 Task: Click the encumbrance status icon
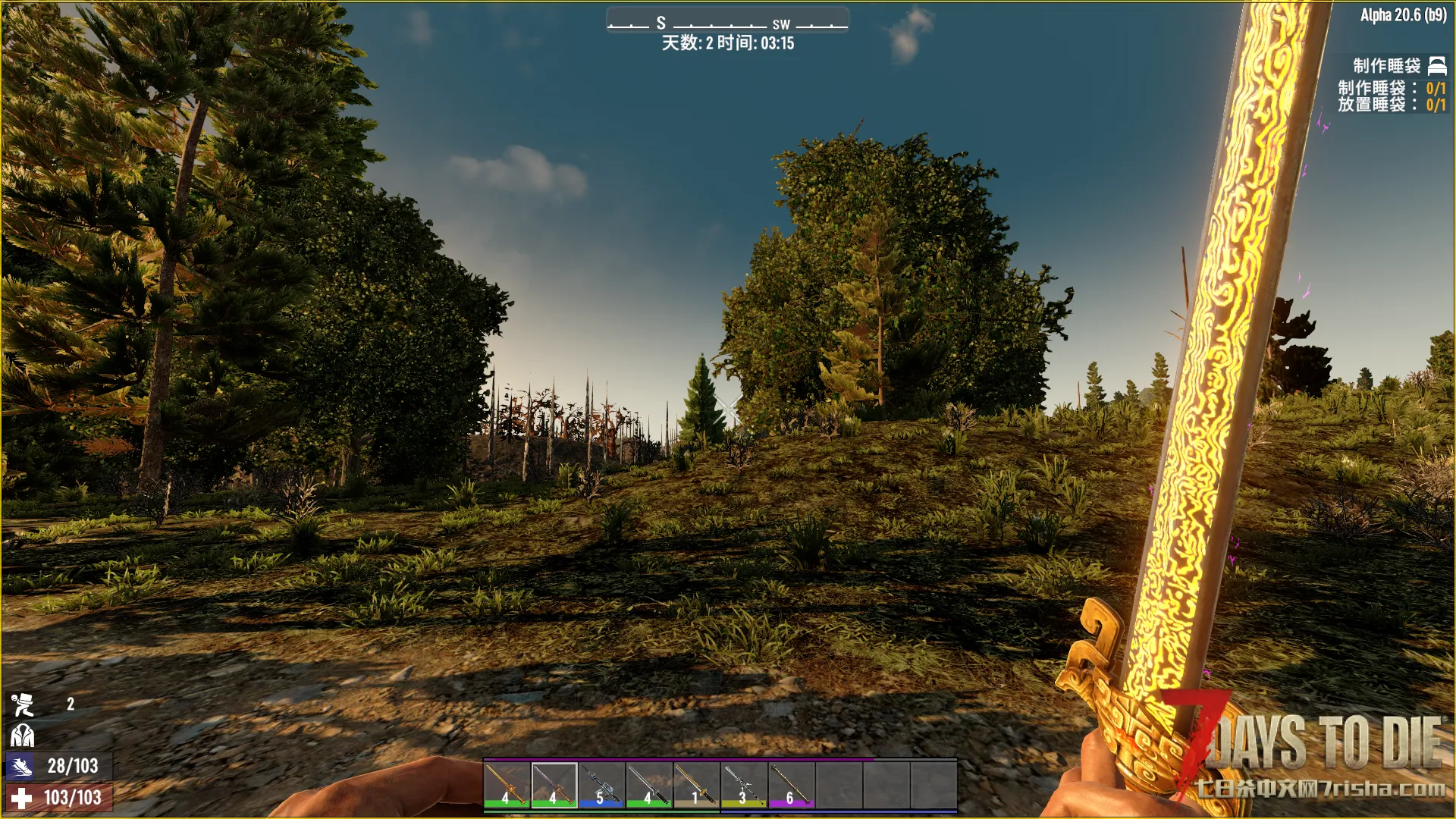(22, 704)
